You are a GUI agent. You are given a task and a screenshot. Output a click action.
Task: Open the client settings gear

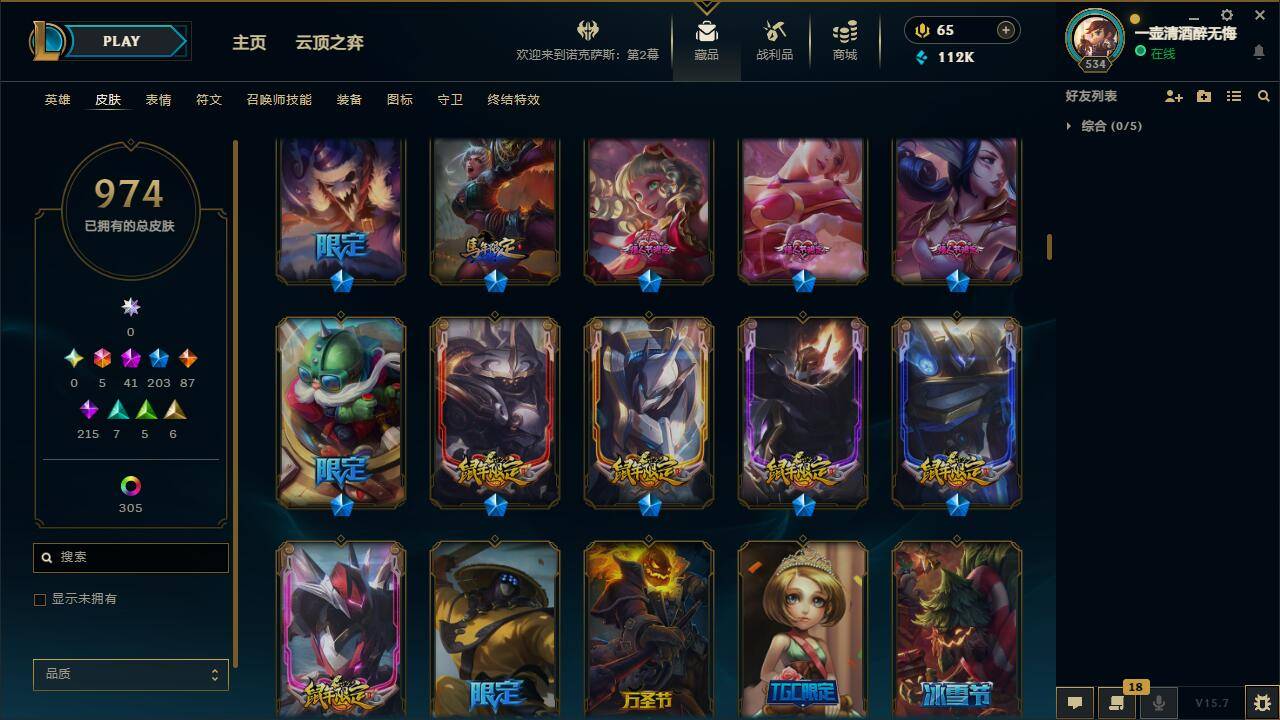pos(1226,15)
